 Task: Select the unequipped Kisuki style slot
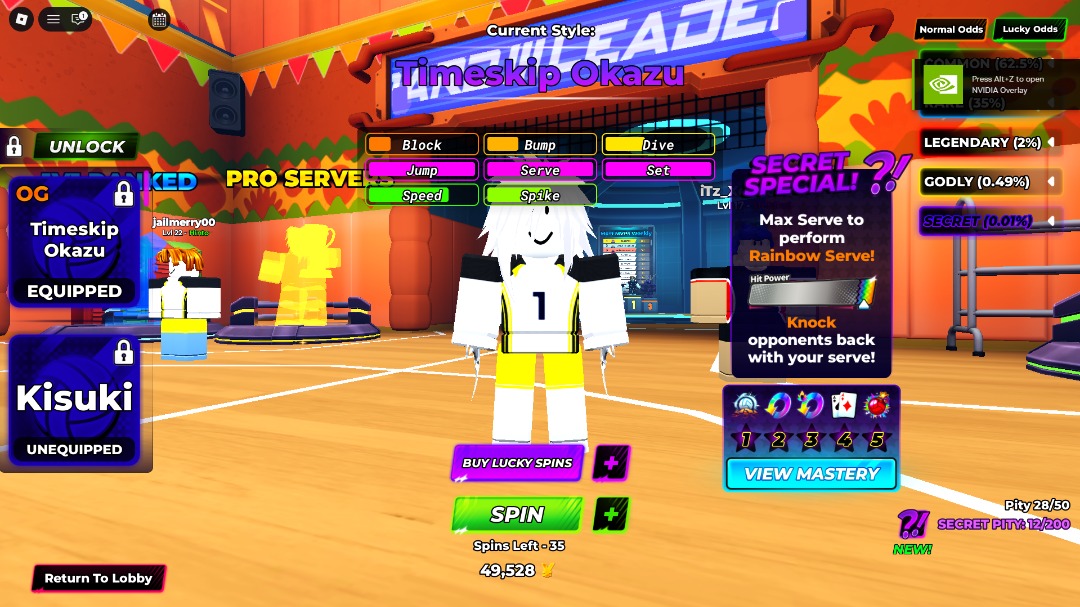(x=74, y=402)
